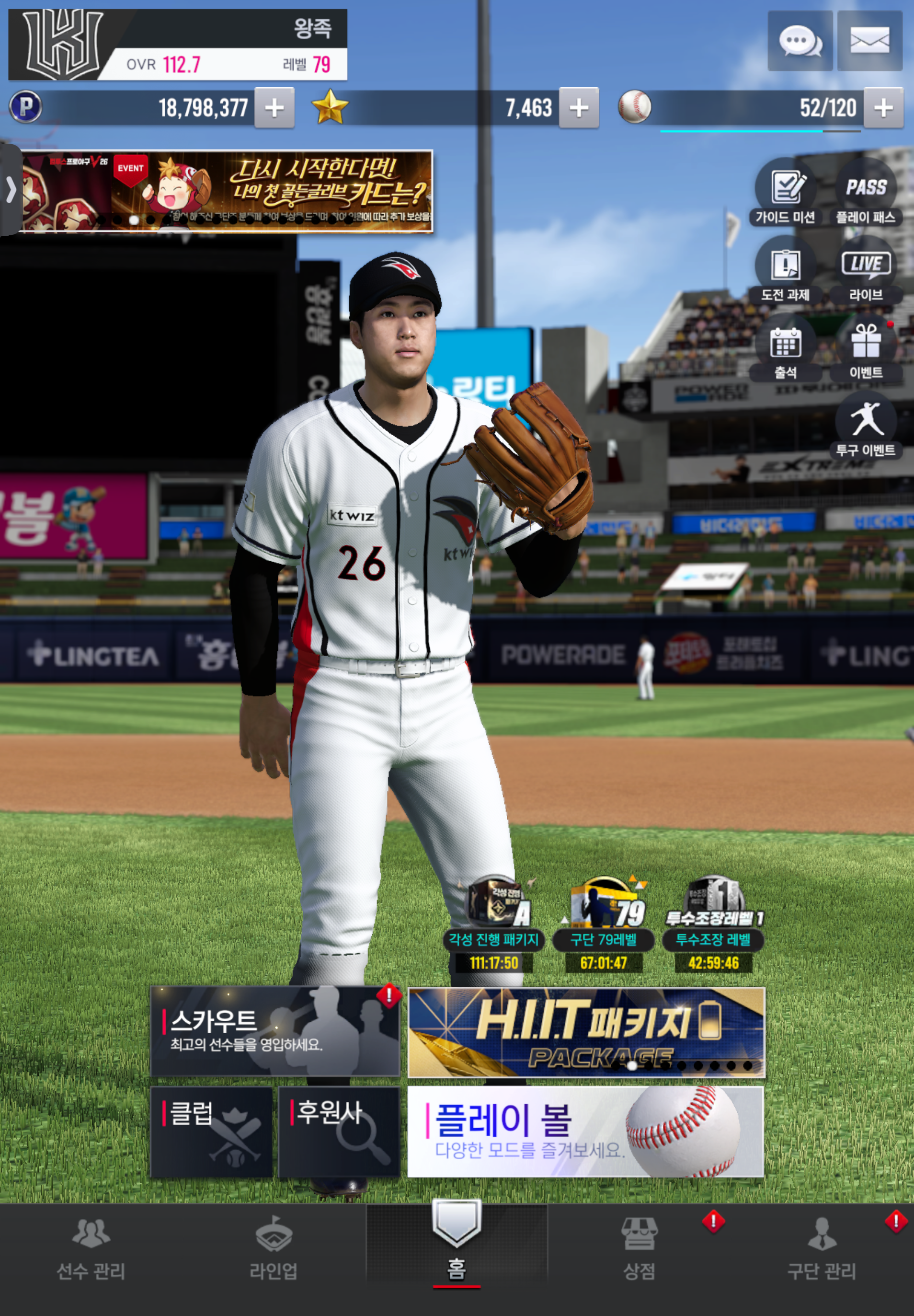Open 가이드 미션 guide missions
The width and height of the screenshot is (914, 1316).
click(x=785, y=193)
